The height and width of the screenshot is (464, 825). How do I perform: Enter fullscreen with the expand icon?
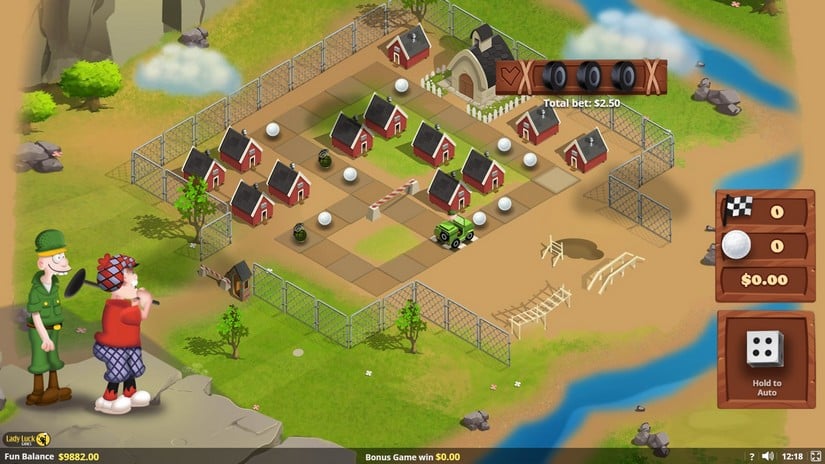[814, 456]
